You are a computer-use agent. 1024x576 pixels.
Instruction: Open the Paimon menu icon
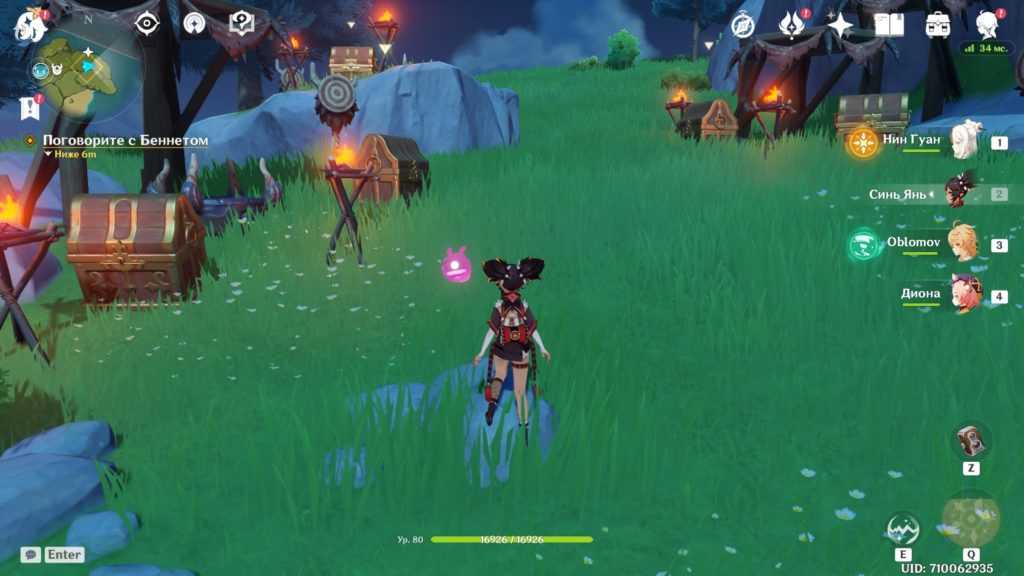30,24
